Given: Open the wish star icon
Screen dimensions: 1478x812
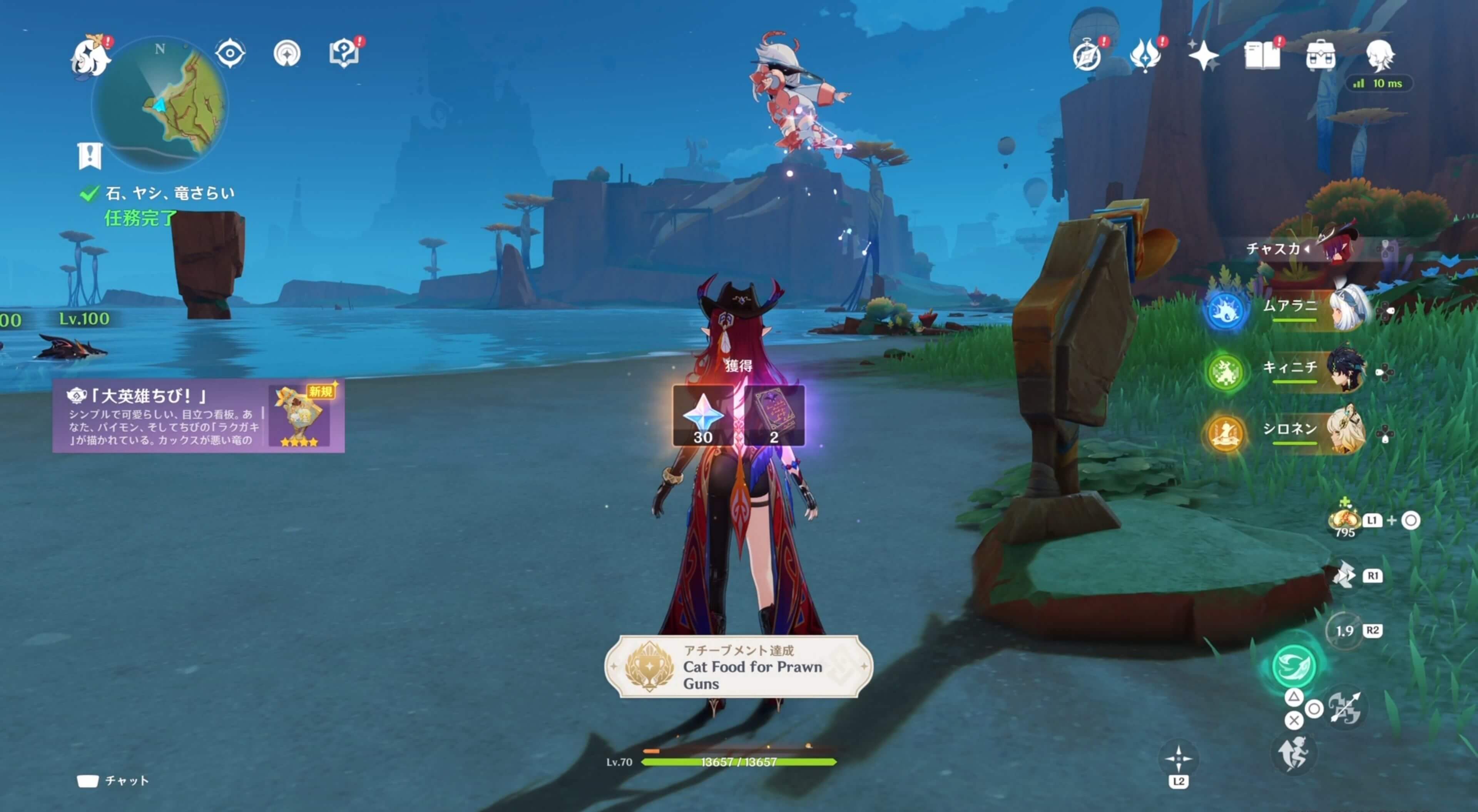Looking at the screenshot, I should click(x=1204, y=56).
